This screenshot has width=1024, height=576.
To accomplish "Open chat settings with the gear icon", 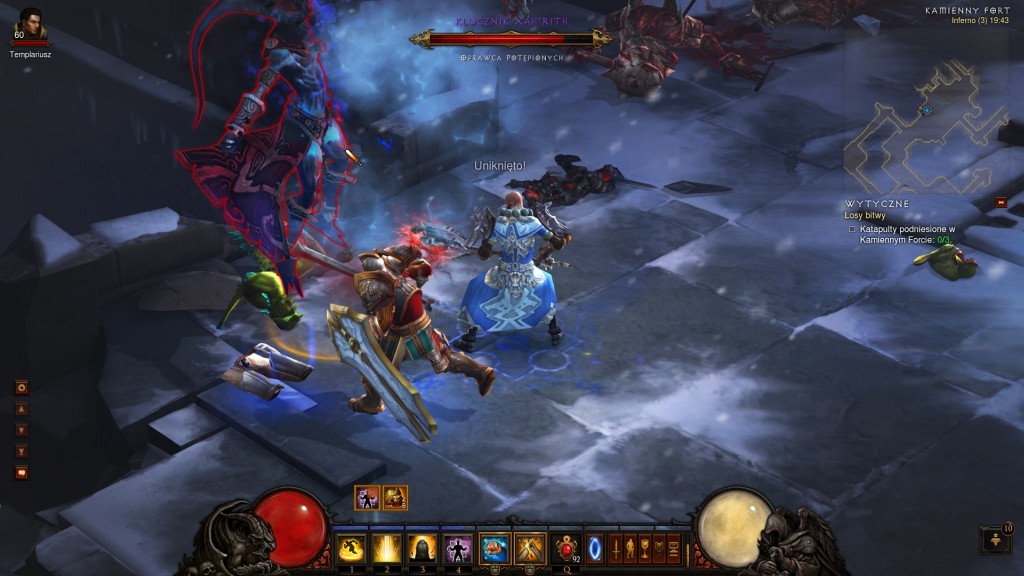I will 21,387.
